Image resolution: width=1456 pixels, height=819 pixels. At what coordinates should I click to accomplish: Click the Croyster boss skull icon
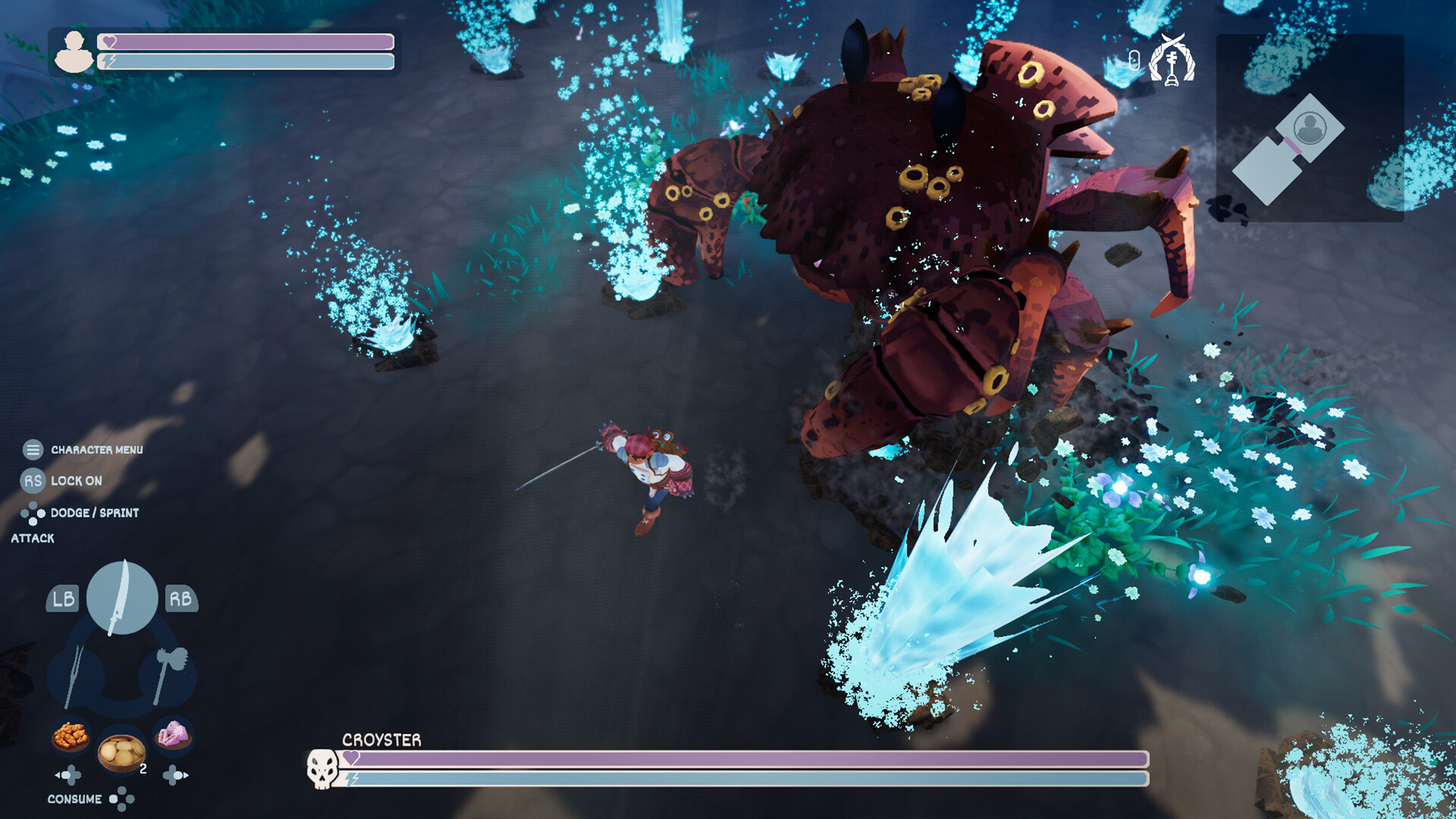tap(322, 768)
